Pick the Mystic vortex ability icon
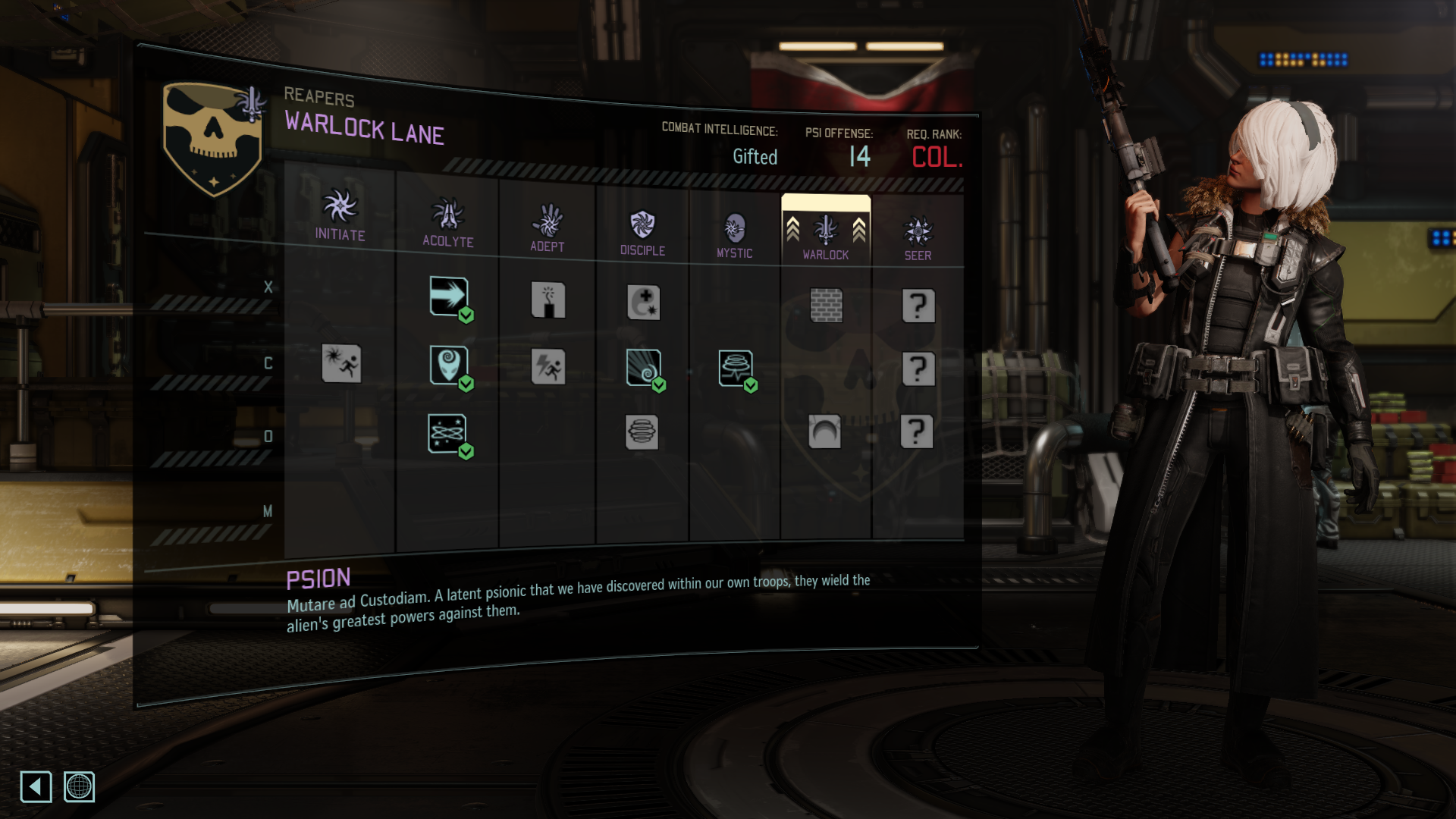 [x=736, y=369]
